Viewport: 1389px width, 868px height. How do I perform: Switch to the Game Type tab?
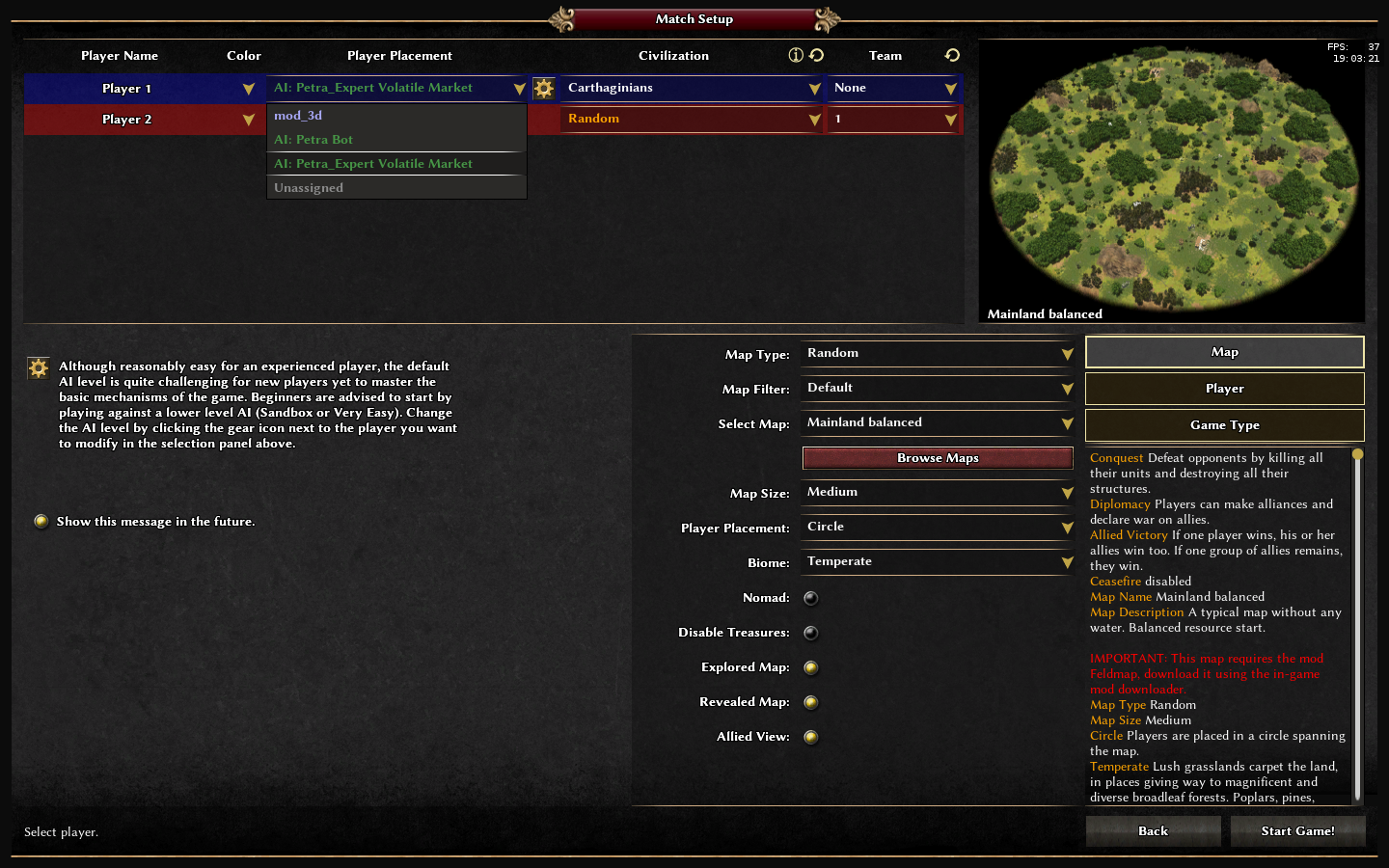[x=1224, y=425]
